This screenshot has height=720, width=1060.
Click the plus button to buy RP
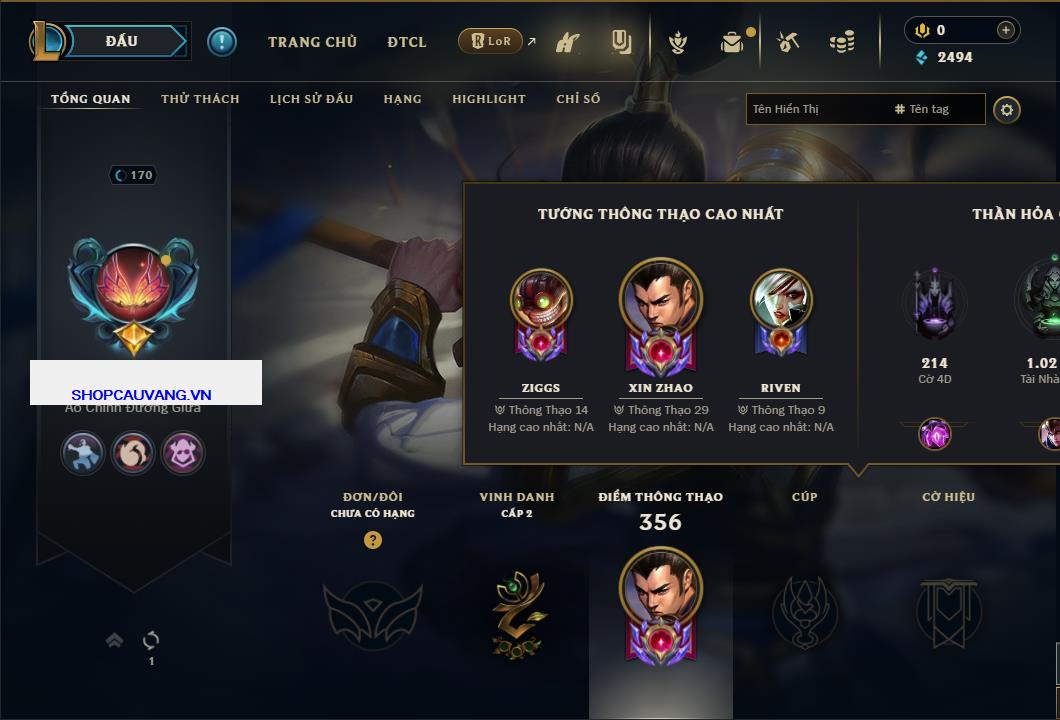[1006, 30]
